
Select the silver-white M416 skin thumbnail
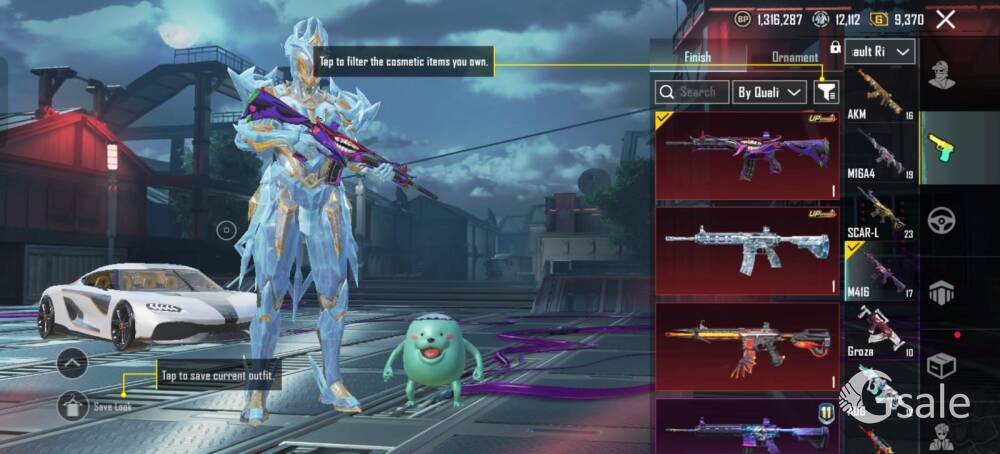(x=747, y=251)
